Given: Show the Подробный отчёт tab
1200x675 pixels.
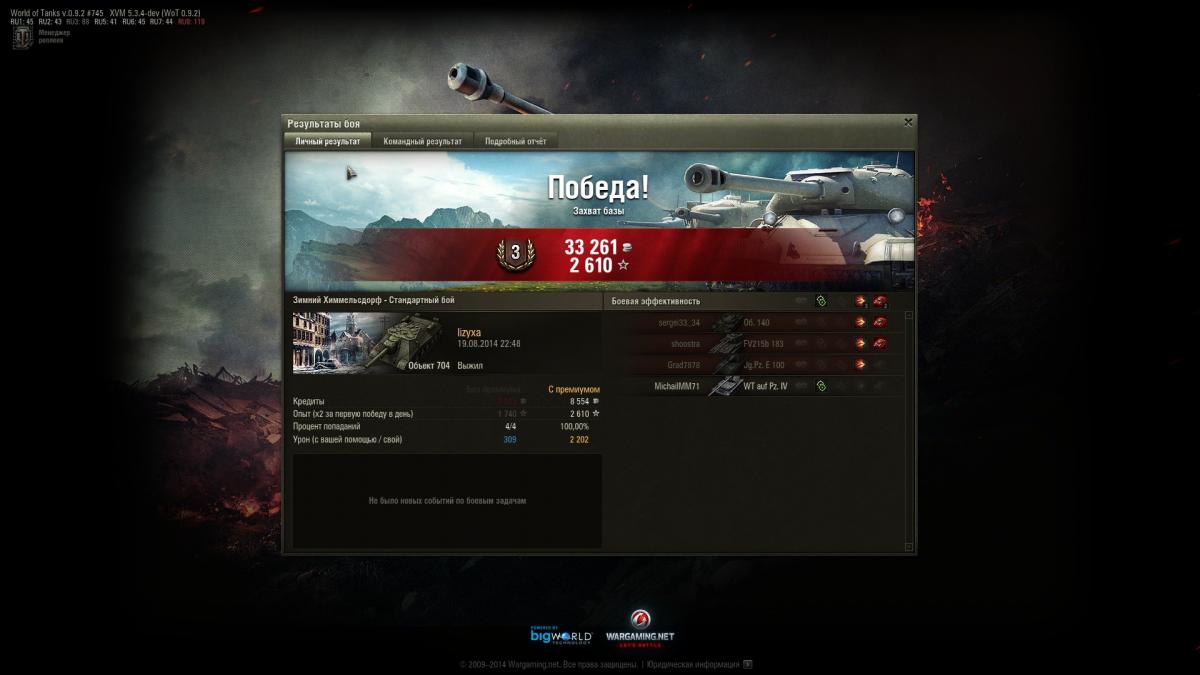Looking at the screenshot, I should pyautogui.click(x=515, y=141).
